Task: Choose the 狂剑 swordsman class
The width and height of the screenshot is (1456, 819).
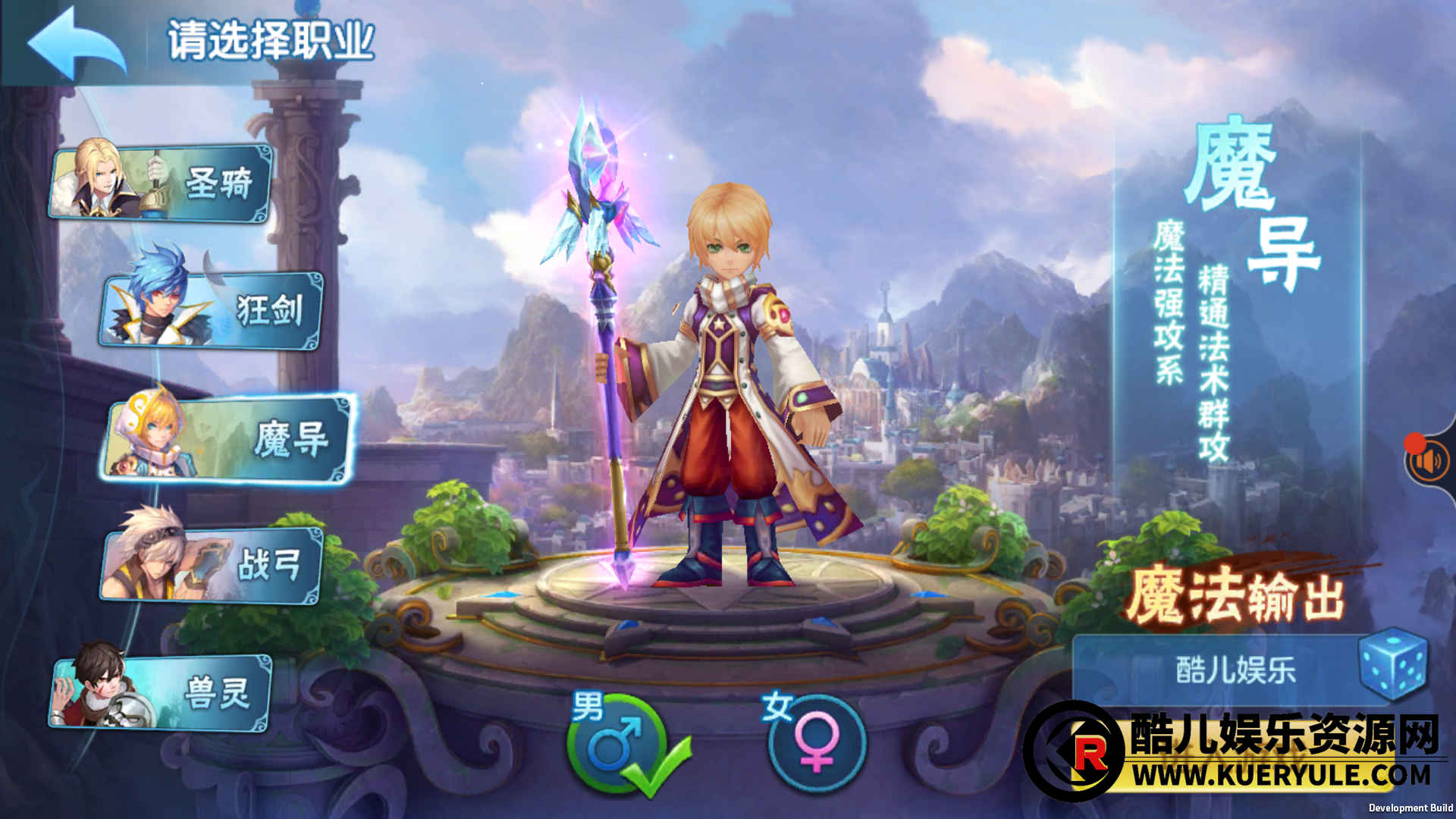Action: (212, 311)
